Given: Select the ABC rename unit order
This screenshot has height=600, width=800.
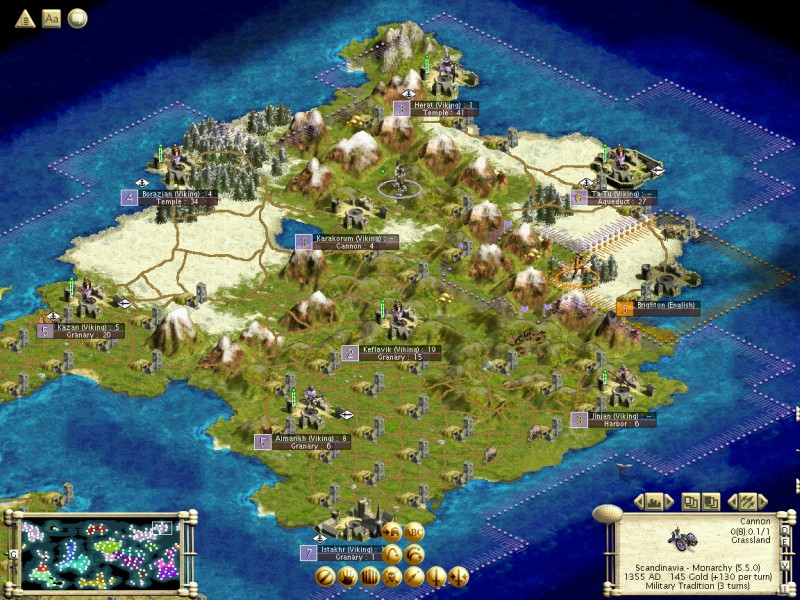Looking at the screenshot, I should click(x=414, y=531).
